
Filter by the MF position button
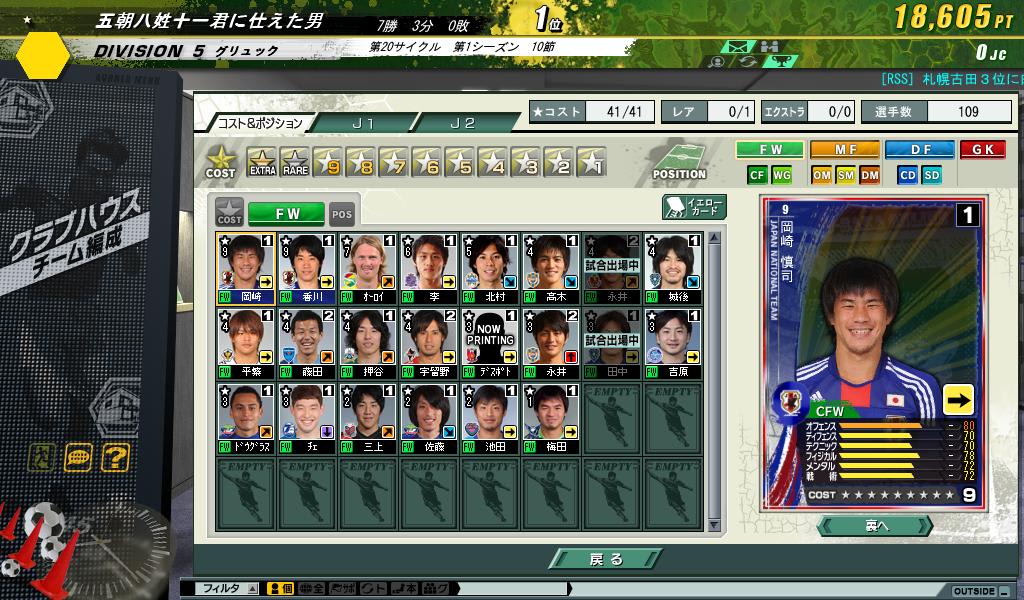(x=845, y=150)
